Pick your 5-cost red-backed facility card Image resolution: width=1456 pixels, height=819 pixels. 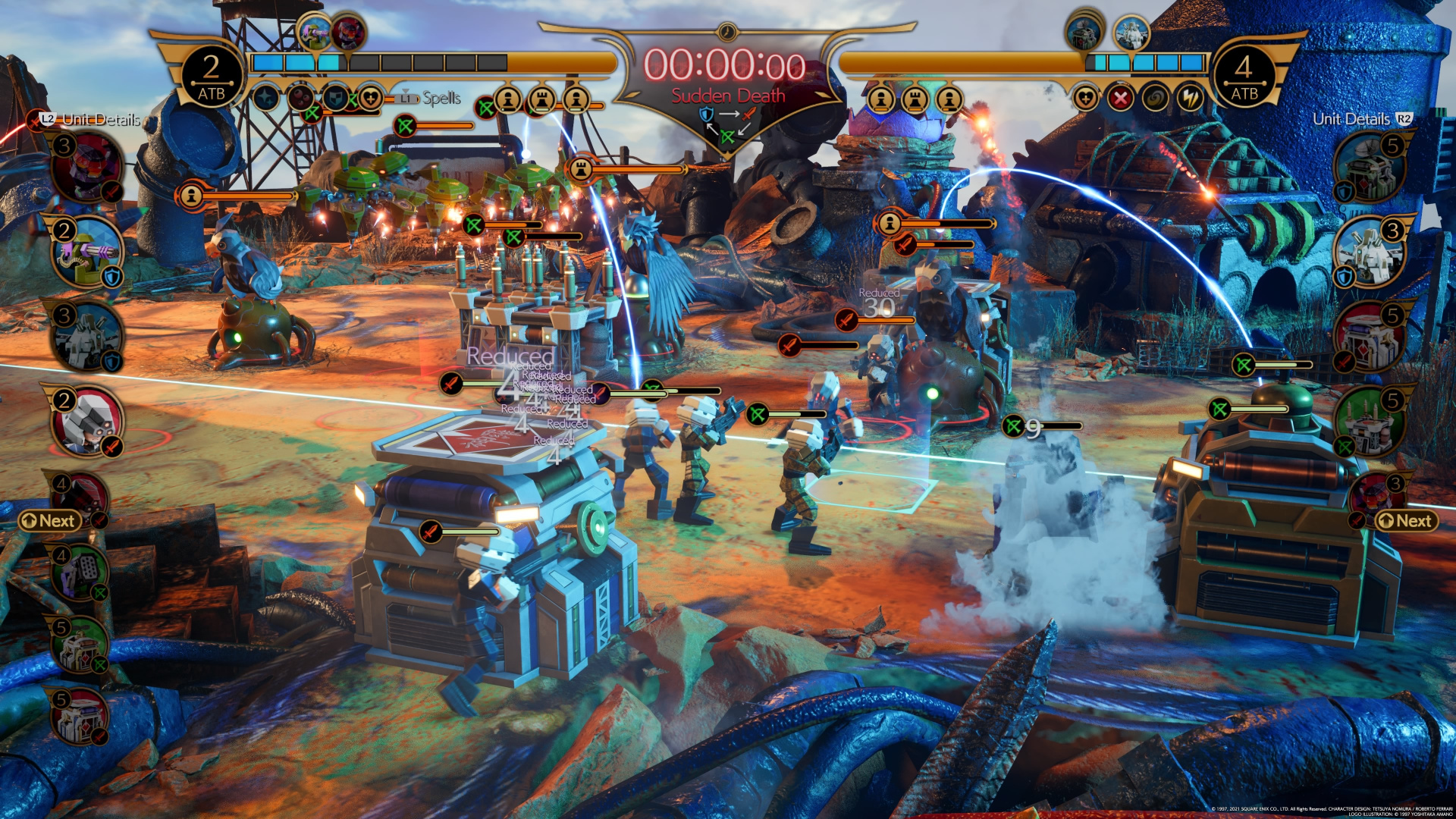coord(80,717)
